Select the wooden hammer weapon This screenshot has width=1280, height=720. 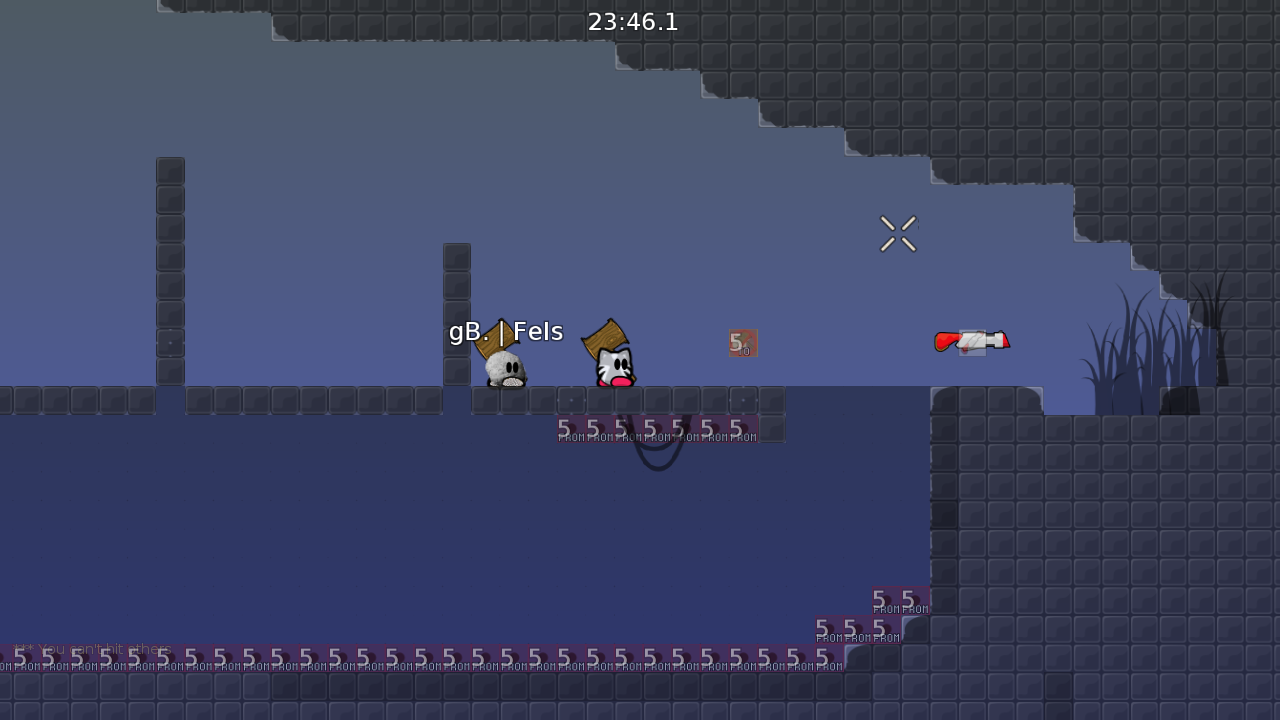pyautogui.click(x=605, y=335)
